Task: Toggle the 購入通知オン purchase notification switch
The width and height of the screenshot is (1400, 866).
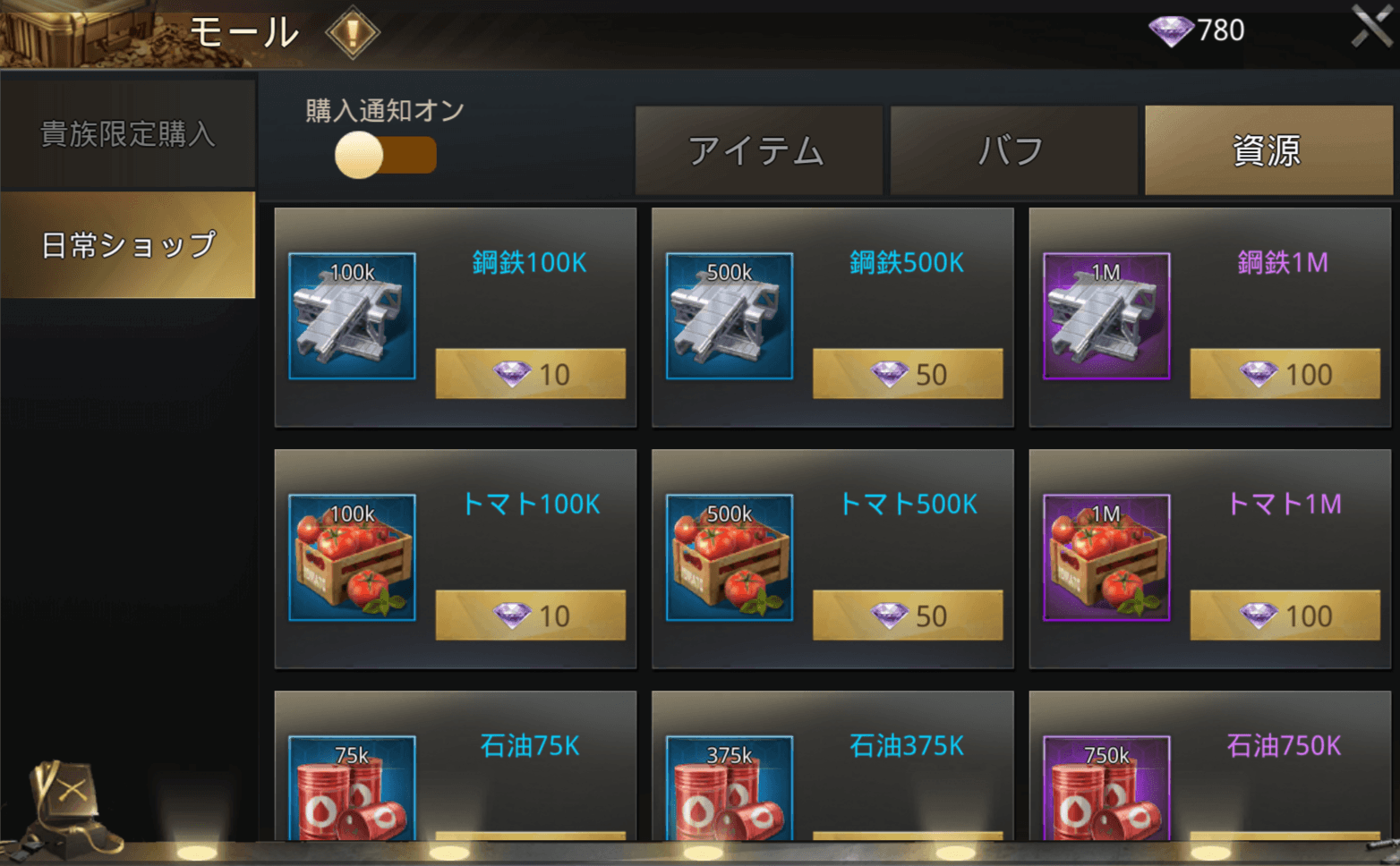Action: point(385,155)
